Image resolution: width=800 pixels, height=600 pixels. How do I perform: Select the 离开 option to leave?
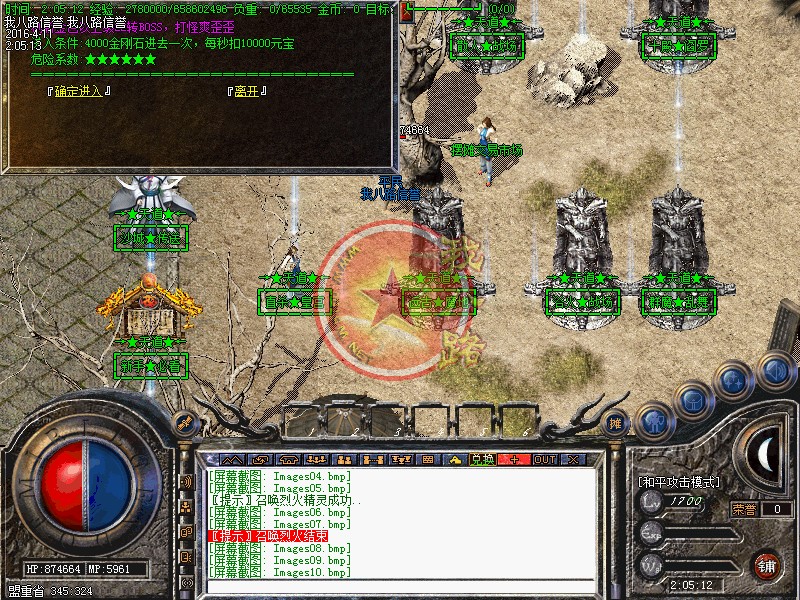click(246, 91)
